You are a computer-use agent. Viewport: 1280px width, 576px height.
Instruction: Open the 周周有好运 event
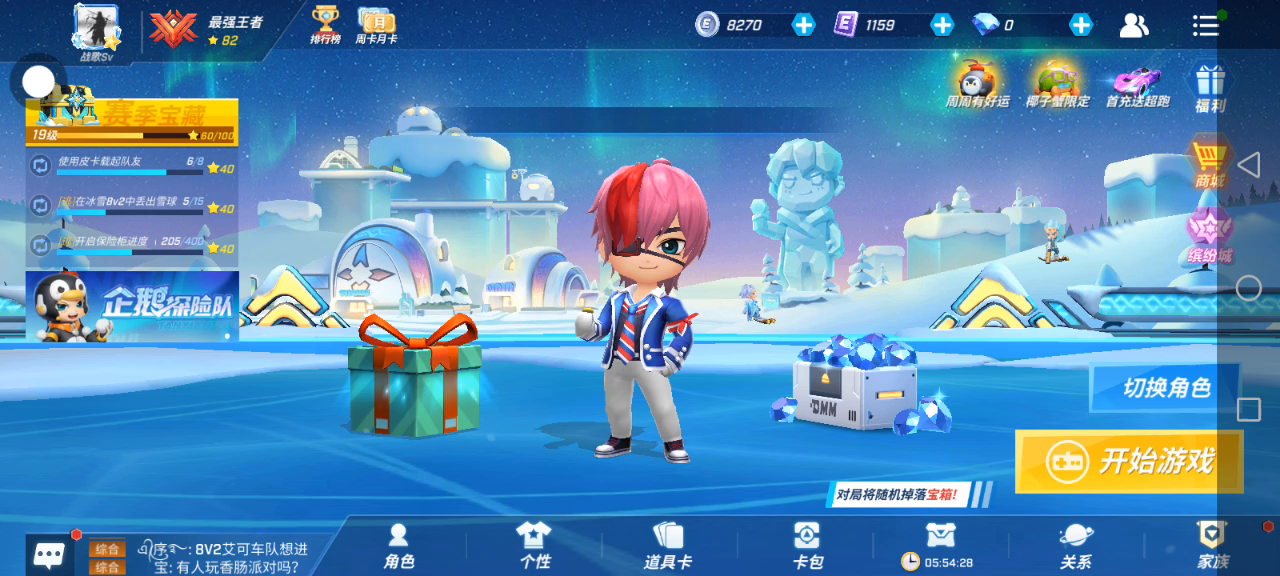[976, 83]
